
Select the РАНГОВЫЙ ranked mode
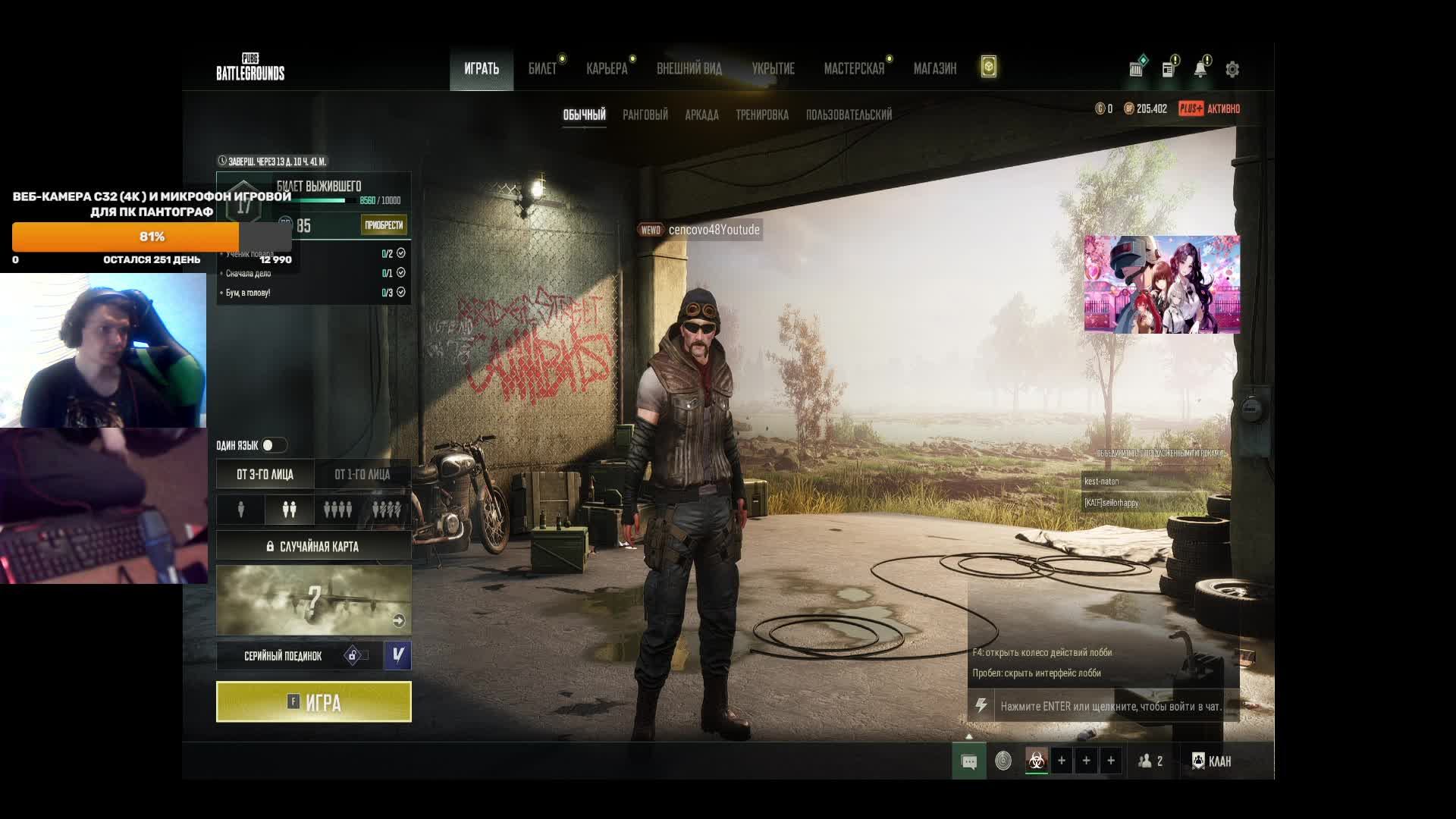click(645, 115)
